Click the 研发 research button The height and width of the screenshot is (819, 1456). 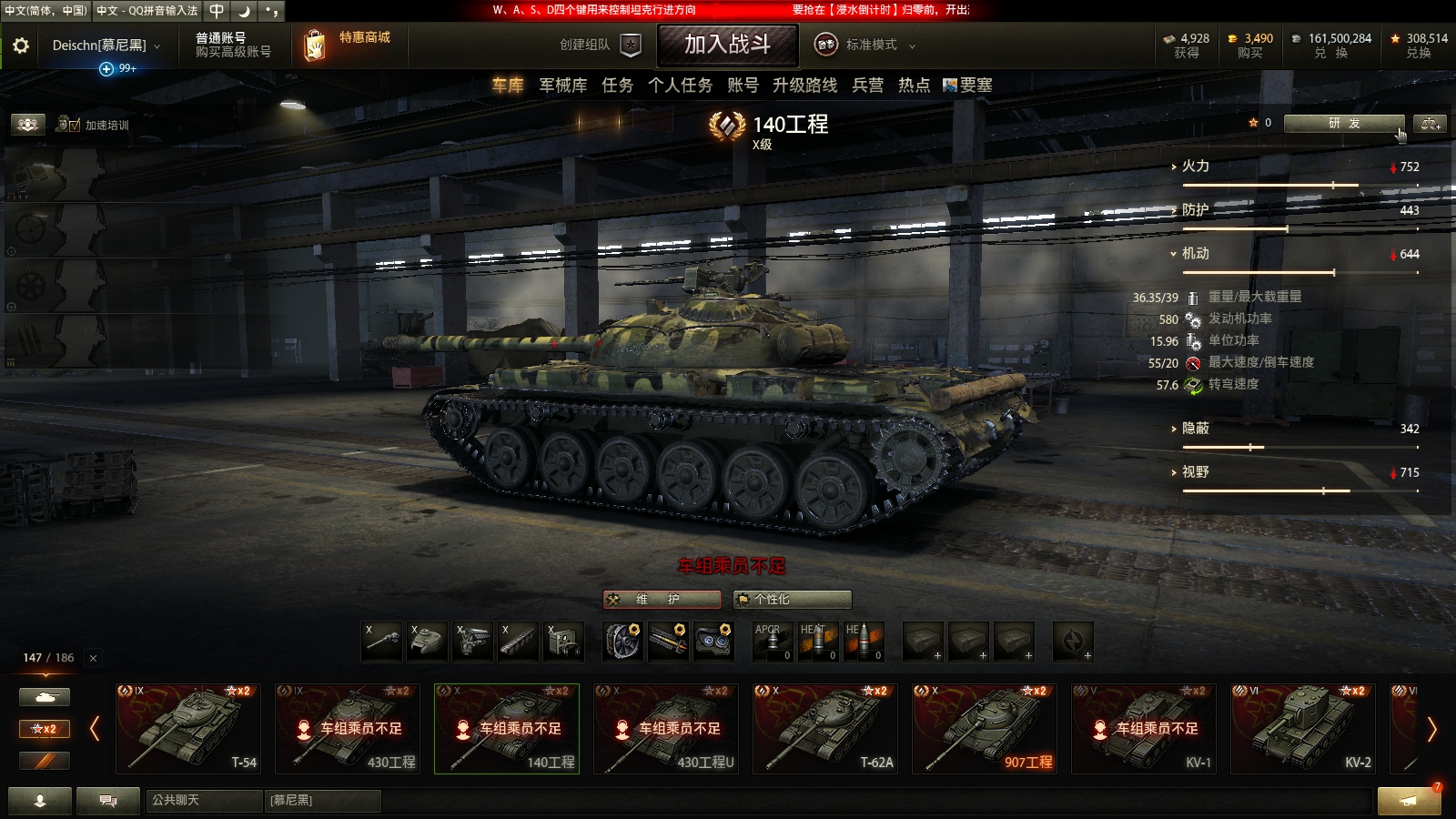point(1344,124)
